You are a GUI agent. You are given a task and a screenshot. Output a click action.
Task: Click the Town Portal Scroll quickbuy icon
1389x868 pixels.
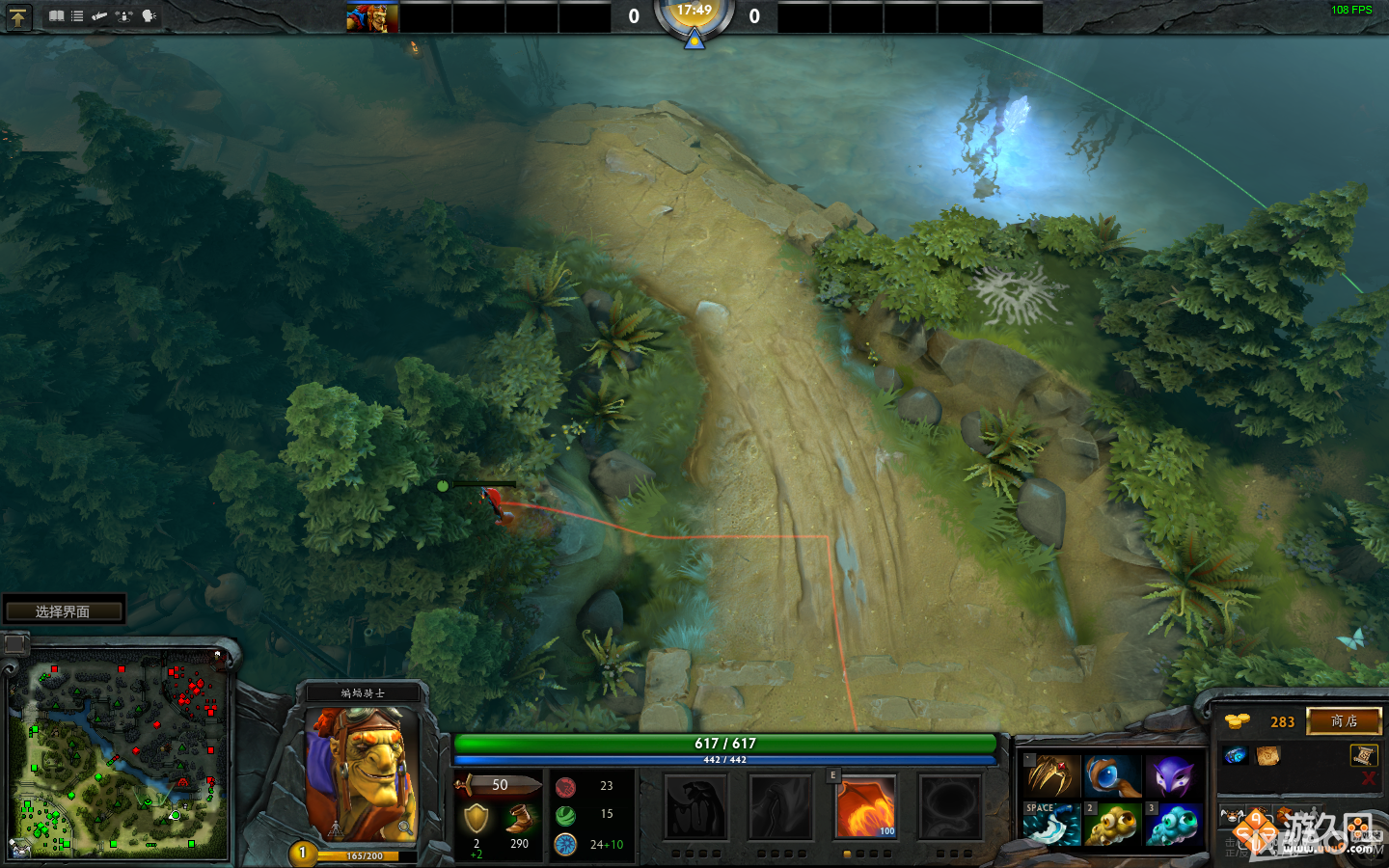click(x=1363, y=755)
